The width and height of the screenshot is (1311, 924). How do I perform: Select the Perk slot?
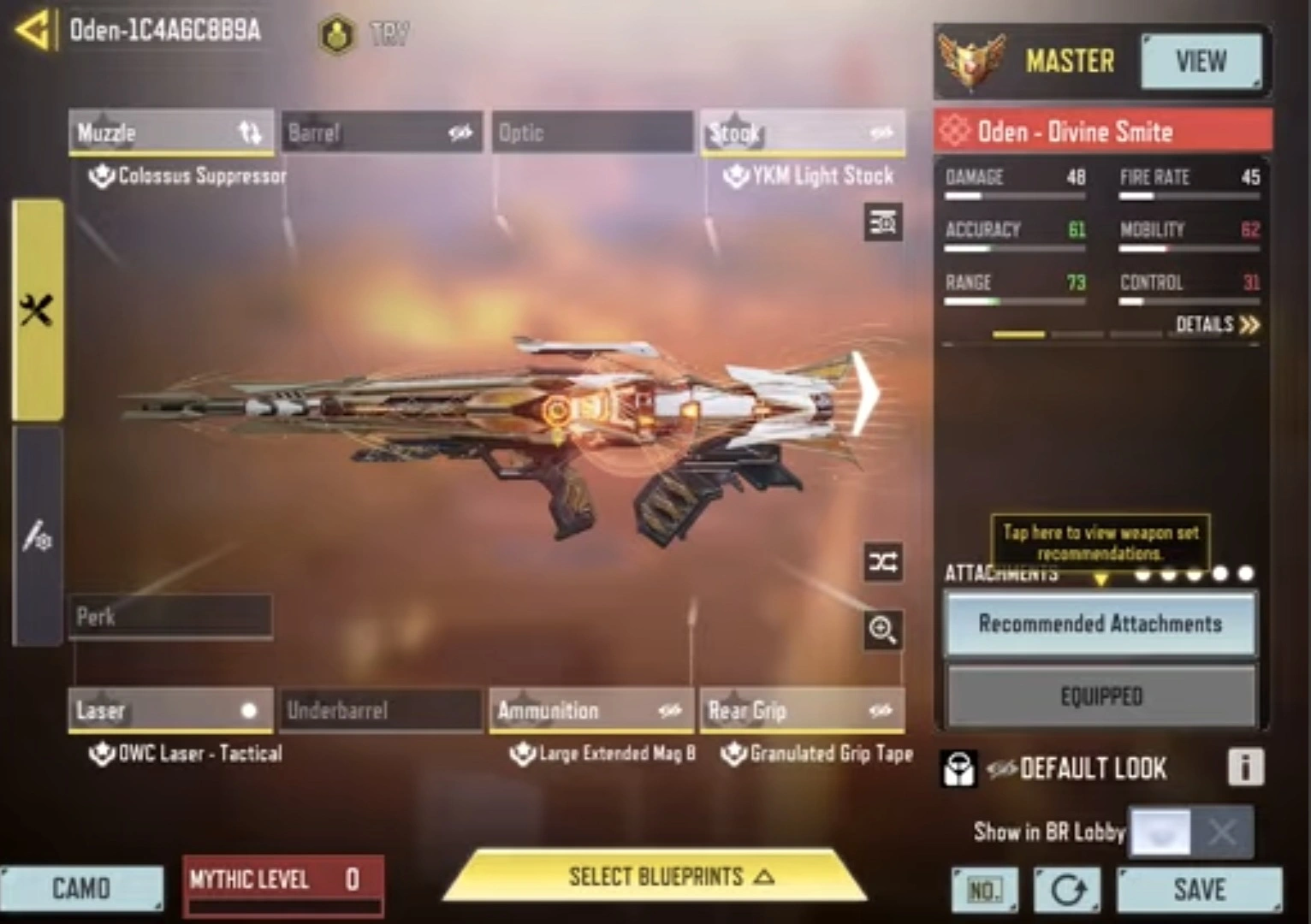(x=170, y=616)
